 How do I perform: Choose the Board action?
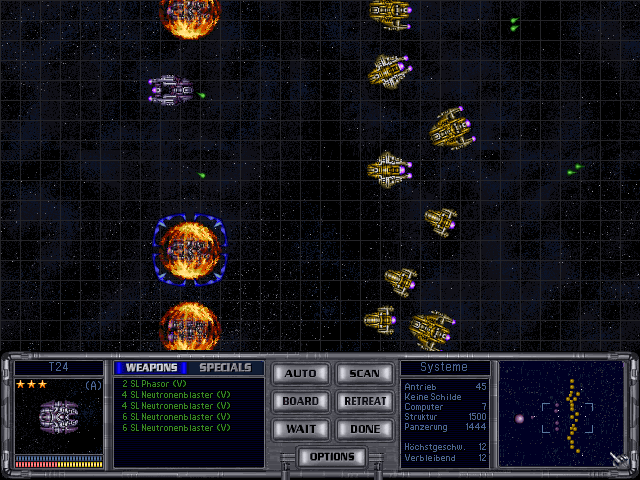[300, 401]
